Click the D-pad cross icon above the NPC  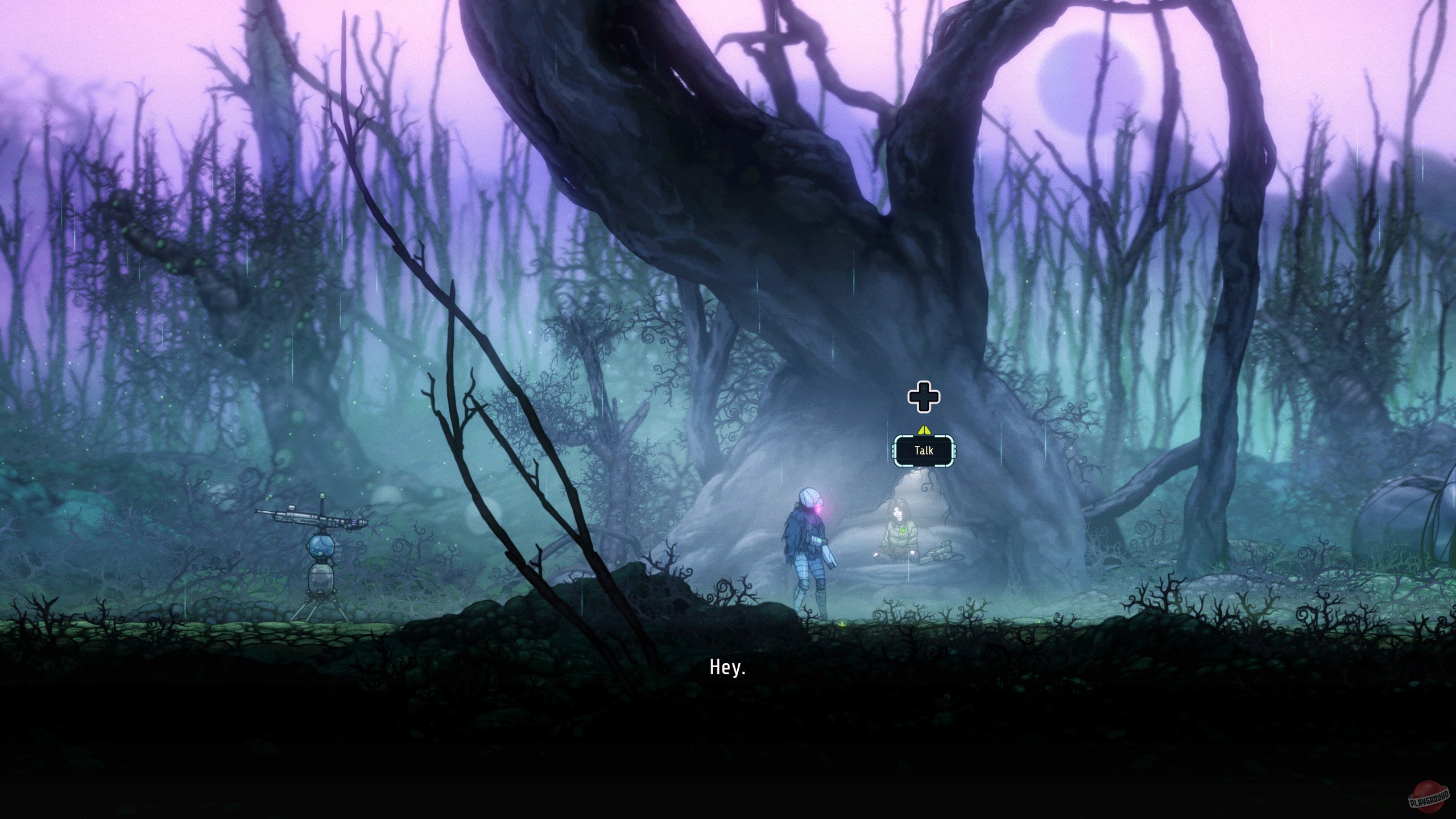(924, 398)
